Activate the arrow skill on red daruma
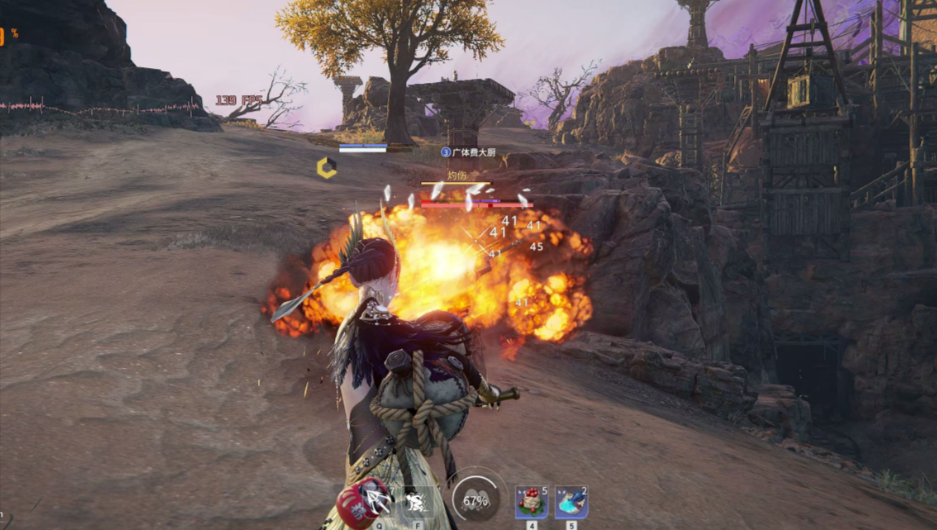Viewport: 937px width, 530px height. coord(372,501)
